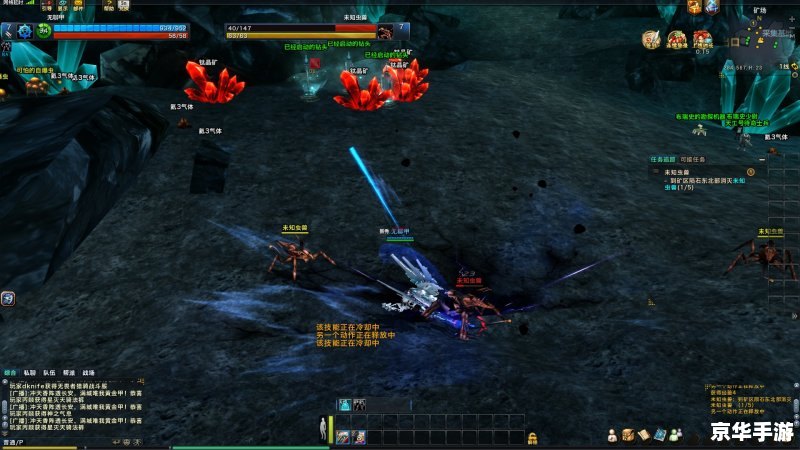The height and width of the screenshot is (450, 800).
Task: Switch to the 战场 chat tab
Action: pyautogui.click(x=87, y=371)
